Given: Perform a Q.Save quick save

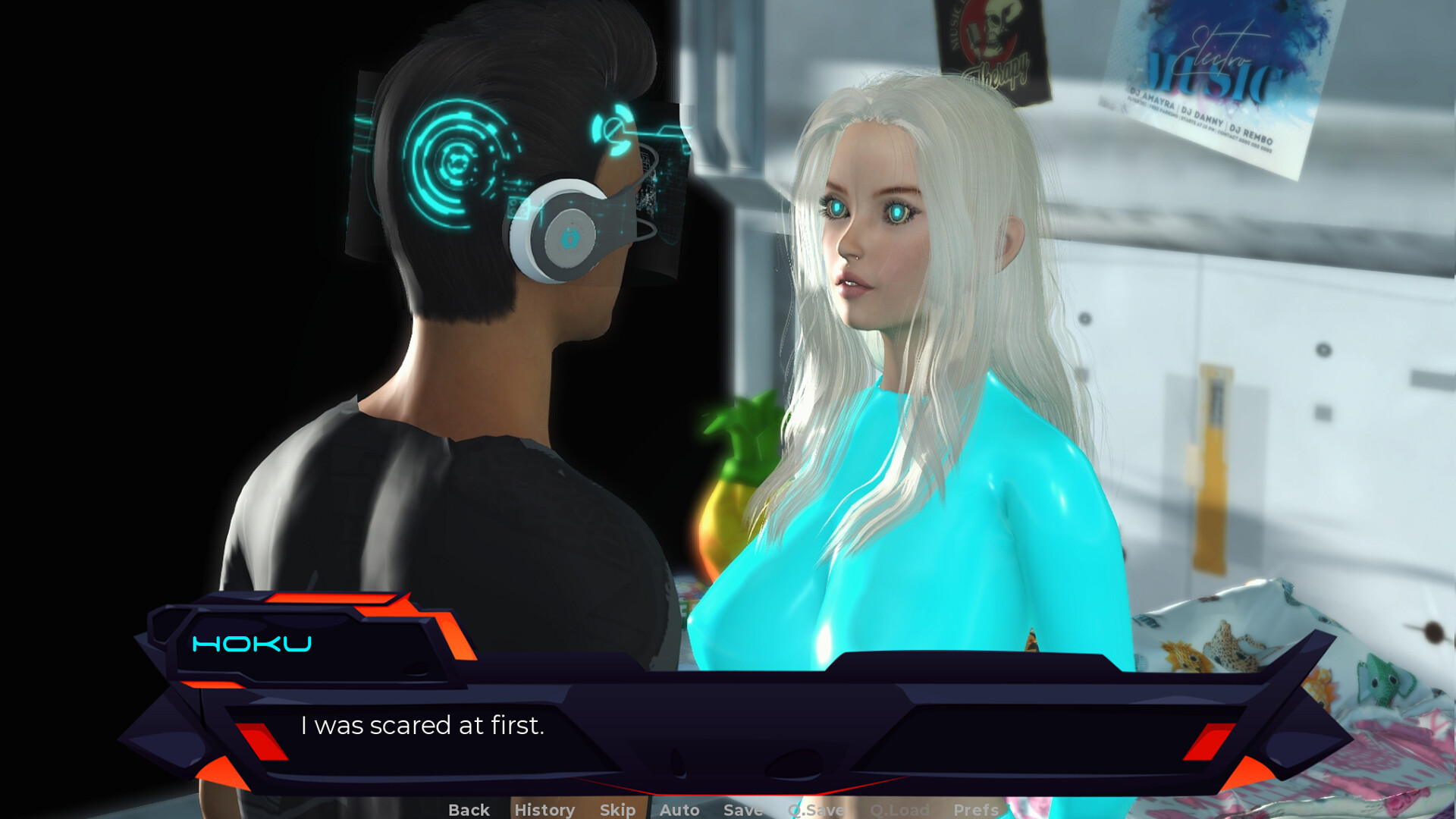Looking at the screenshot, I should tap(815, 809).
